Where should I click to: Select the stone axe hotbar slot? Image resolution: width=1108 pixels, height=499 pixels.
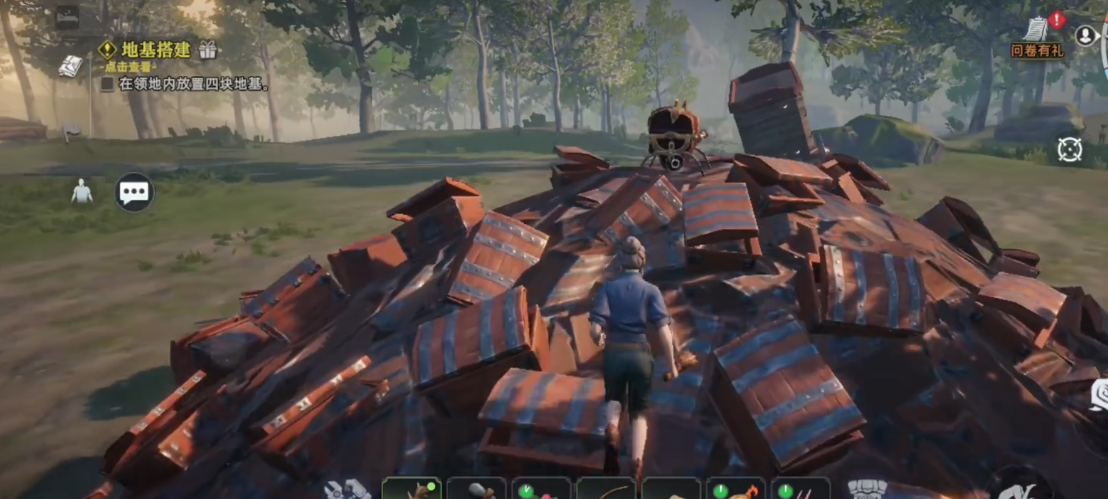click(x=476, y=489)
